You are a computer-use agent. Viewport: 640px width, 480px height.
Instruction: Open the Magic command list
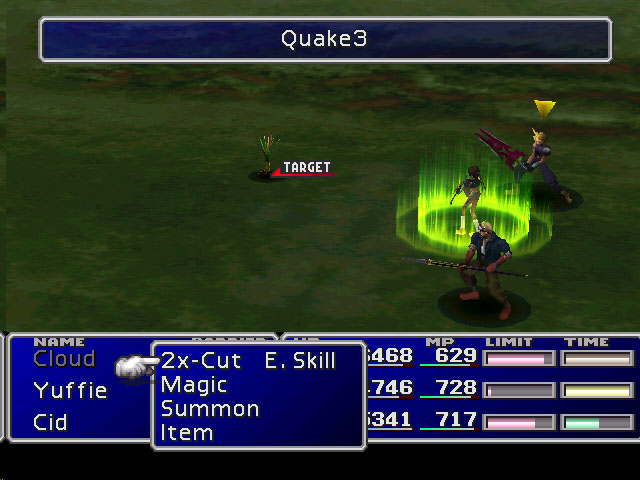coord(194,385)
